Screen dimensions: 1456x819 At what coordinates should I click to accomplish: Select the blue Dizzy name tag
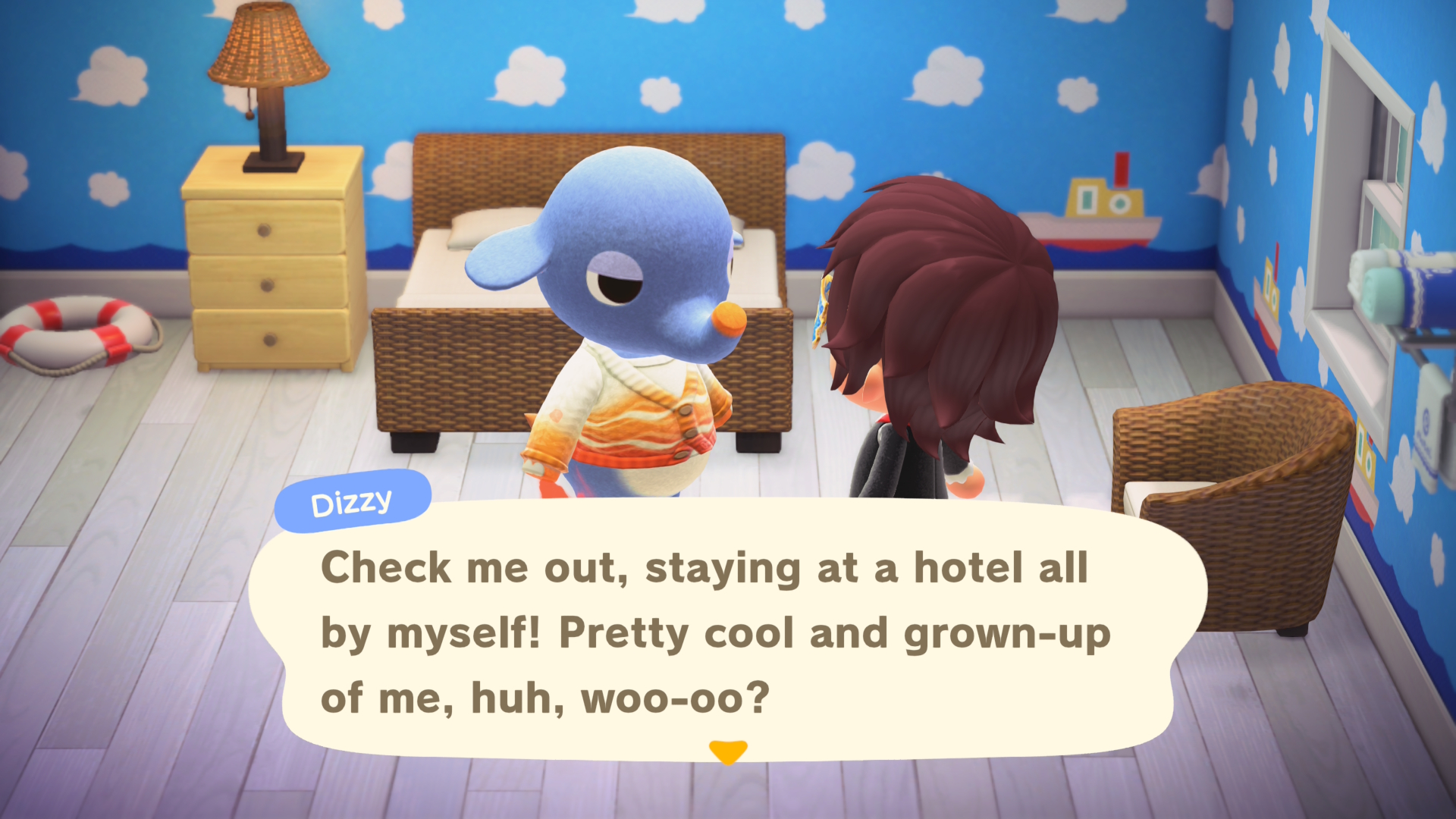tap(351, 500)
